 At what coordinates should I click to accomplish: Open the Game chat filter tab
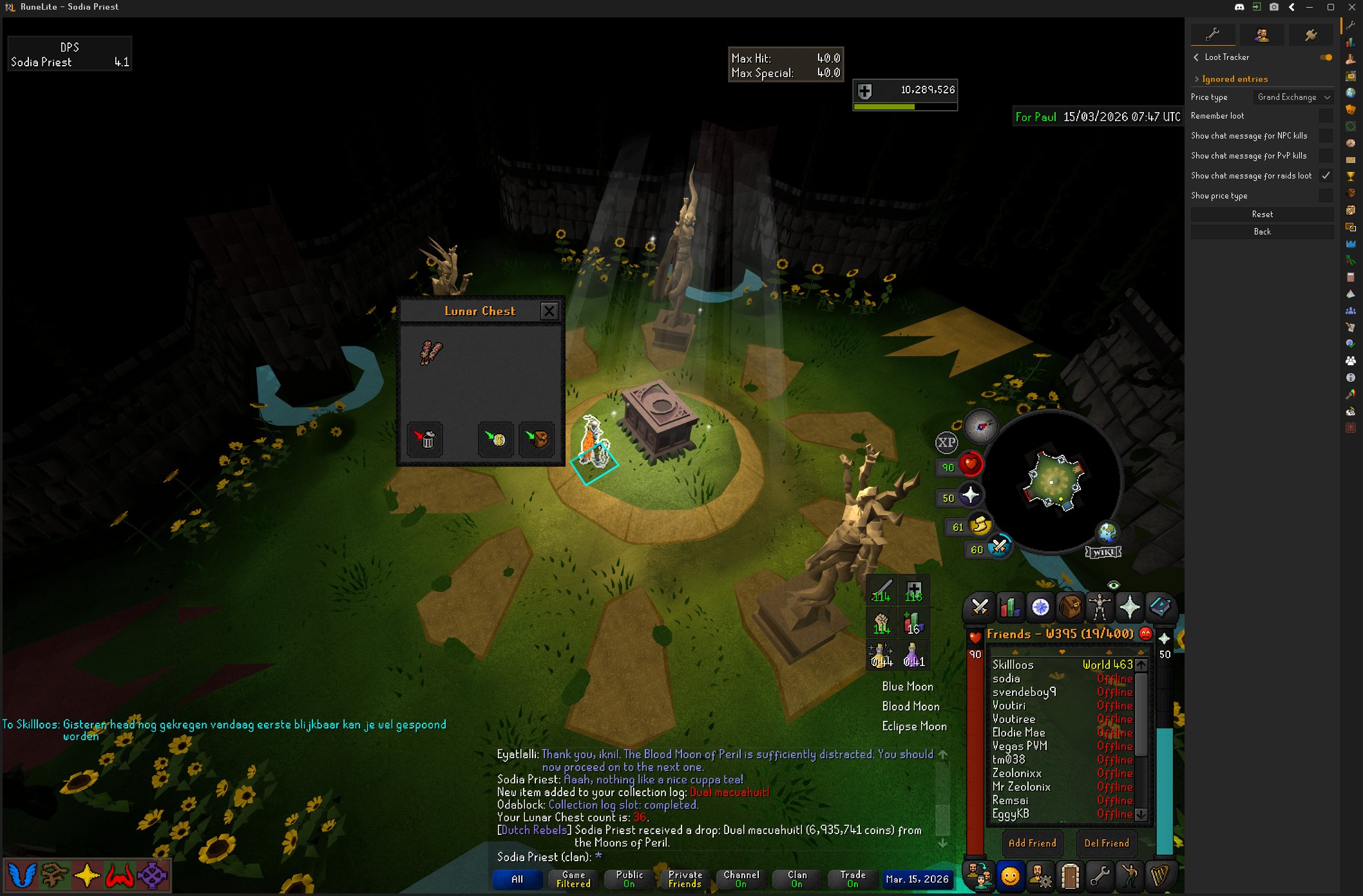pos(573,879)
